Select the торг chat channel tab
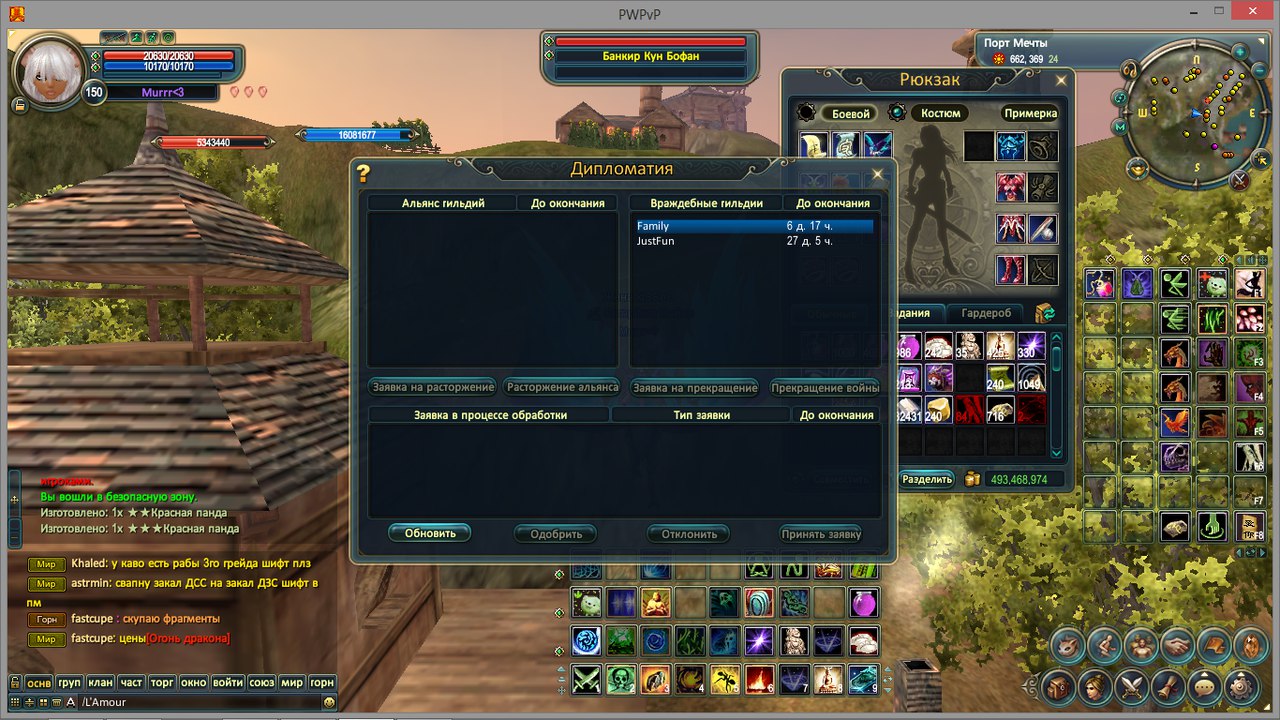This screenshot has height=720, width=1280. (162, 683)
